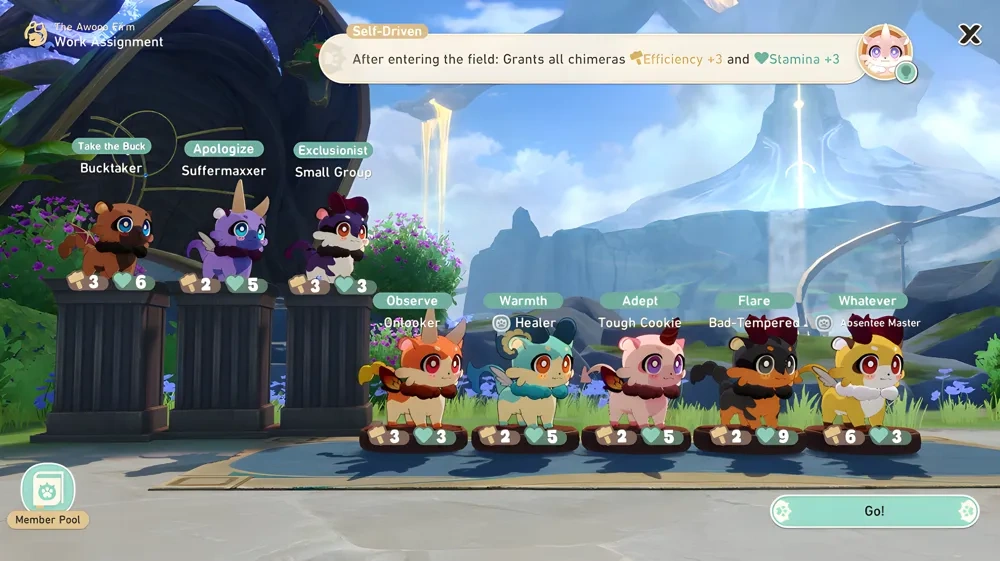Open the Member Pool

point(48,492)
